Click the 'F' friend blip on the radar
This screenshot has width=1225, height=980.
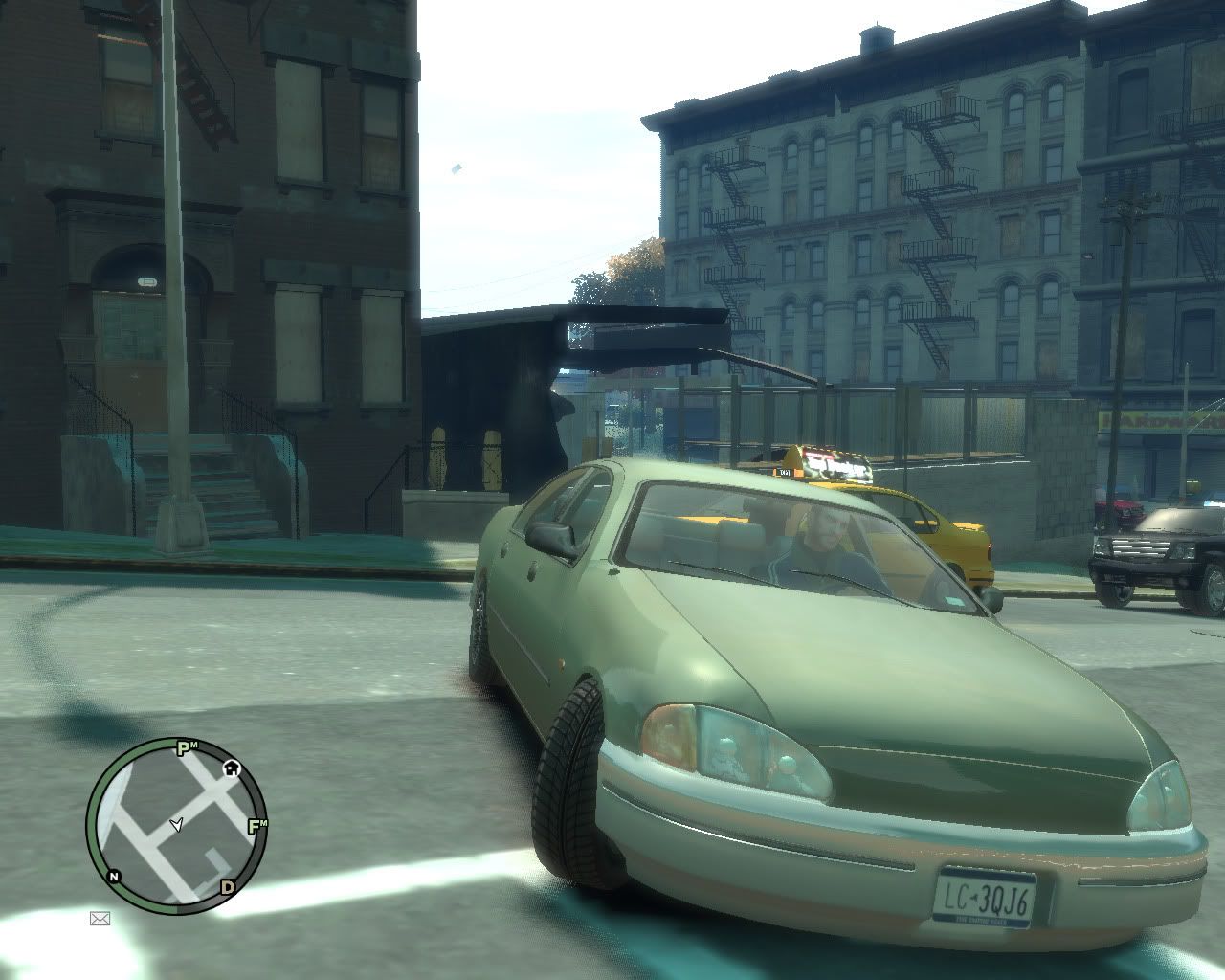(253, 825)
